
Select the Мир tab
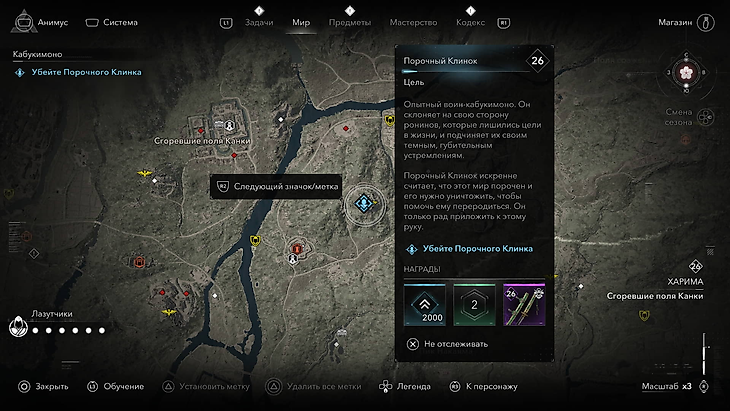(301, 21)
